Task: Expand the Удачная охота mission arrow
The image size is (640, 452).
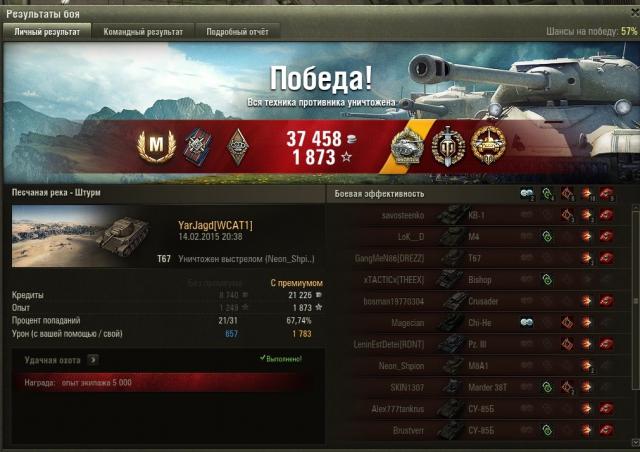Action: (x=91, y=358)
